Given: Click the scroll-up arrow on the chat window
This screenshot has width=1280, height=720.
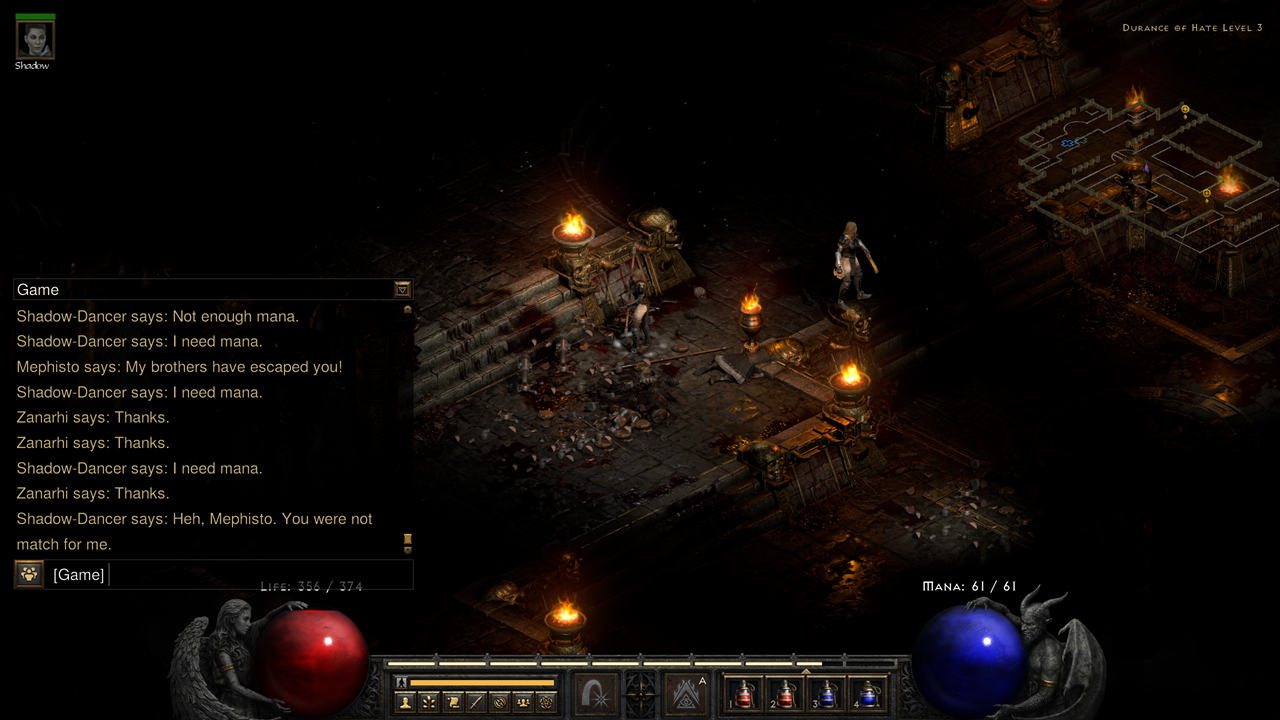Looking at the screenshot, I should pos(408,309).
